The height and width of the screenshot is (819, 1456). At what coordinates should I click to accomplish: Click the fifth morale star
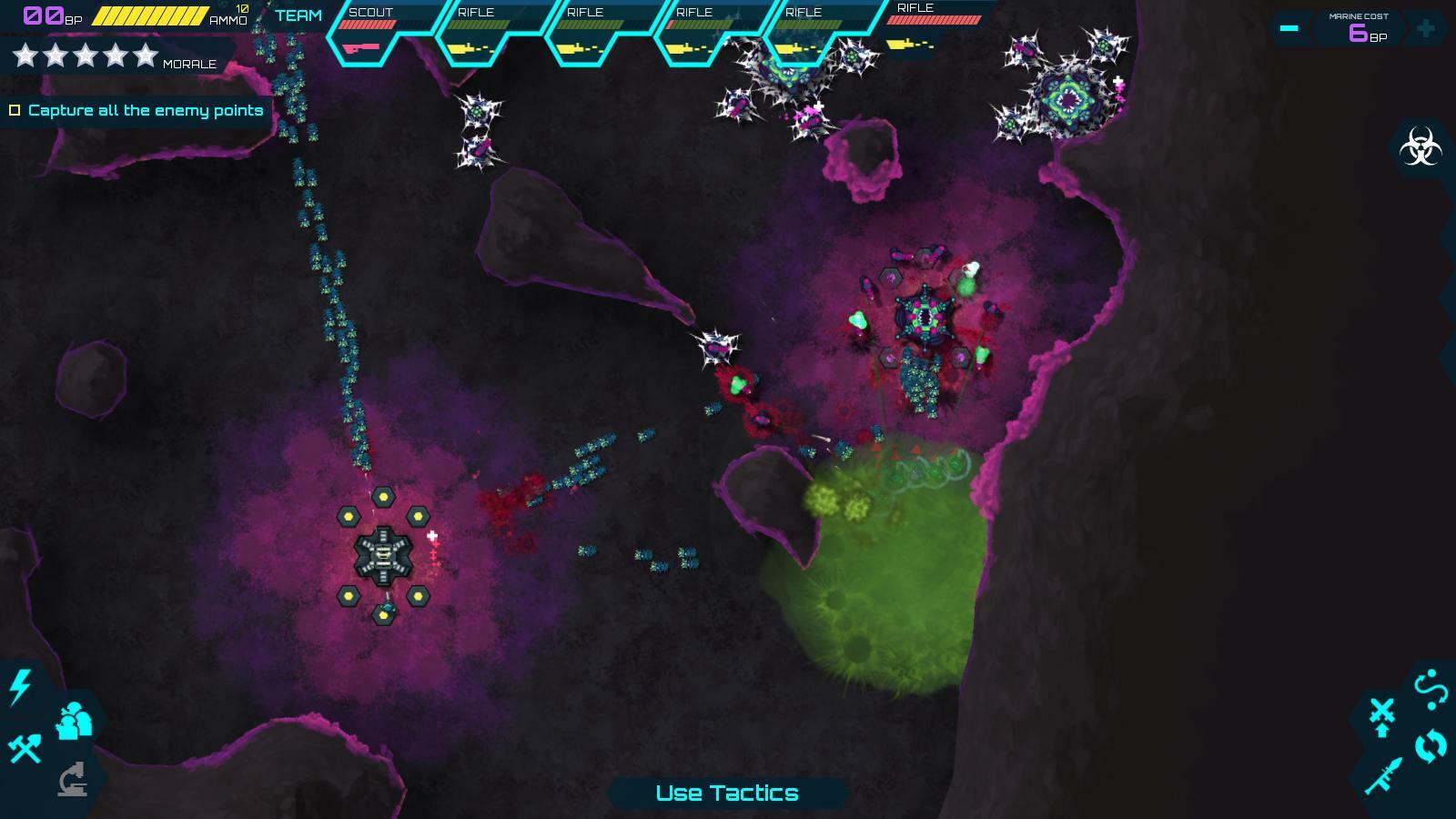[x=146, y=54]
